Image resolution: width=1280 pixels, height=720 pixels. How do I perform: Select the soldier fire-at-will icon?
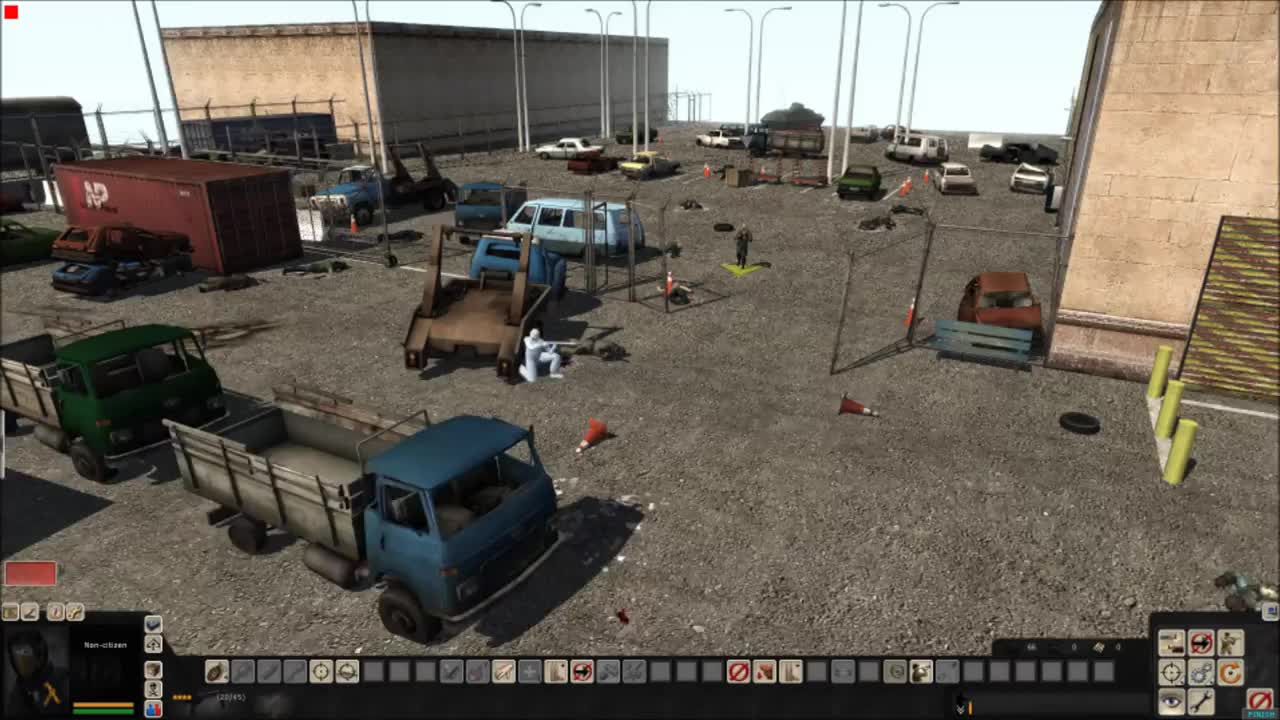coord(1231,642)
